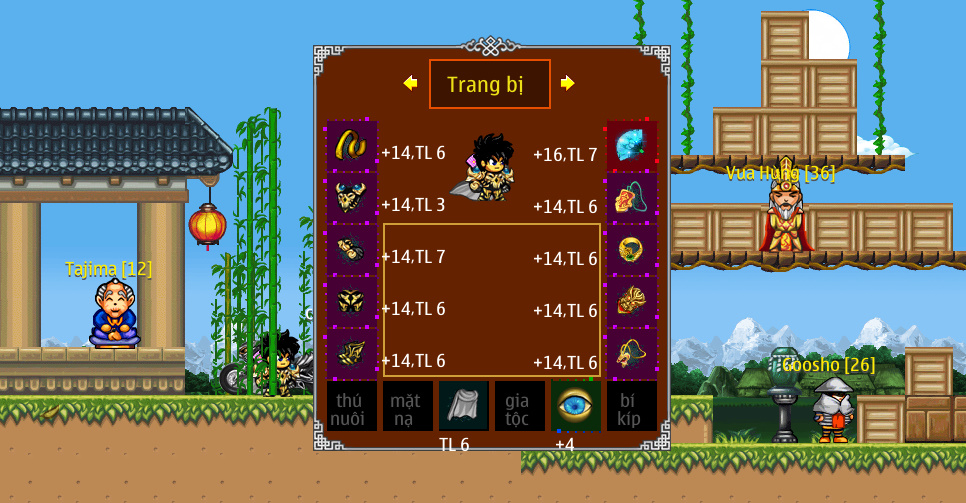Select the horned gold armor slot
The image size is (966, 503).
(351, 198)
